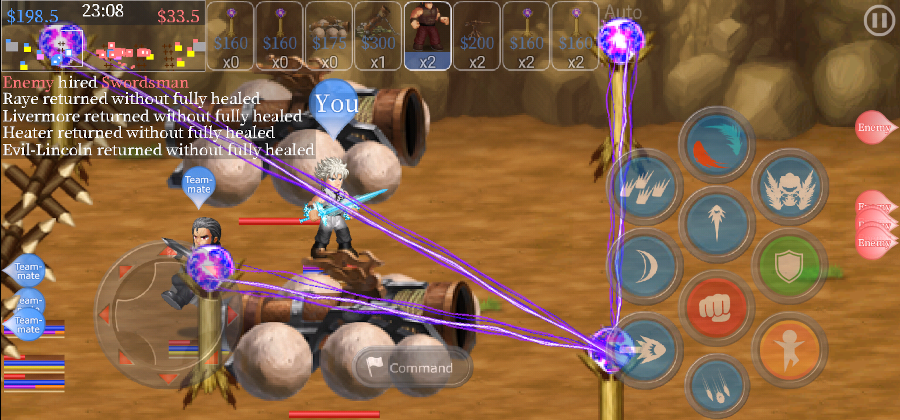Viewport: 900px width, 420px height.
Task: Select the $200 hire slot
Action: [x=477, y=36]
